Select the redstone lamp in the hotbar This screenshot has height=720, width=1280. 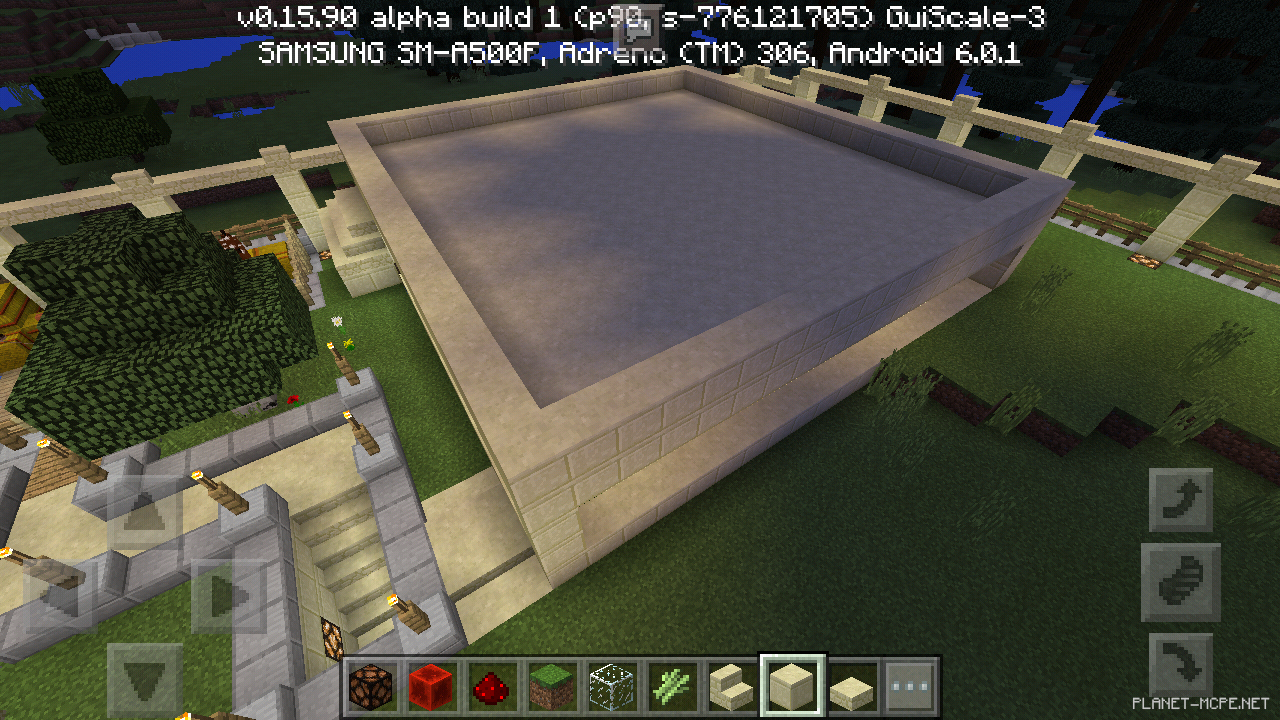370,682
